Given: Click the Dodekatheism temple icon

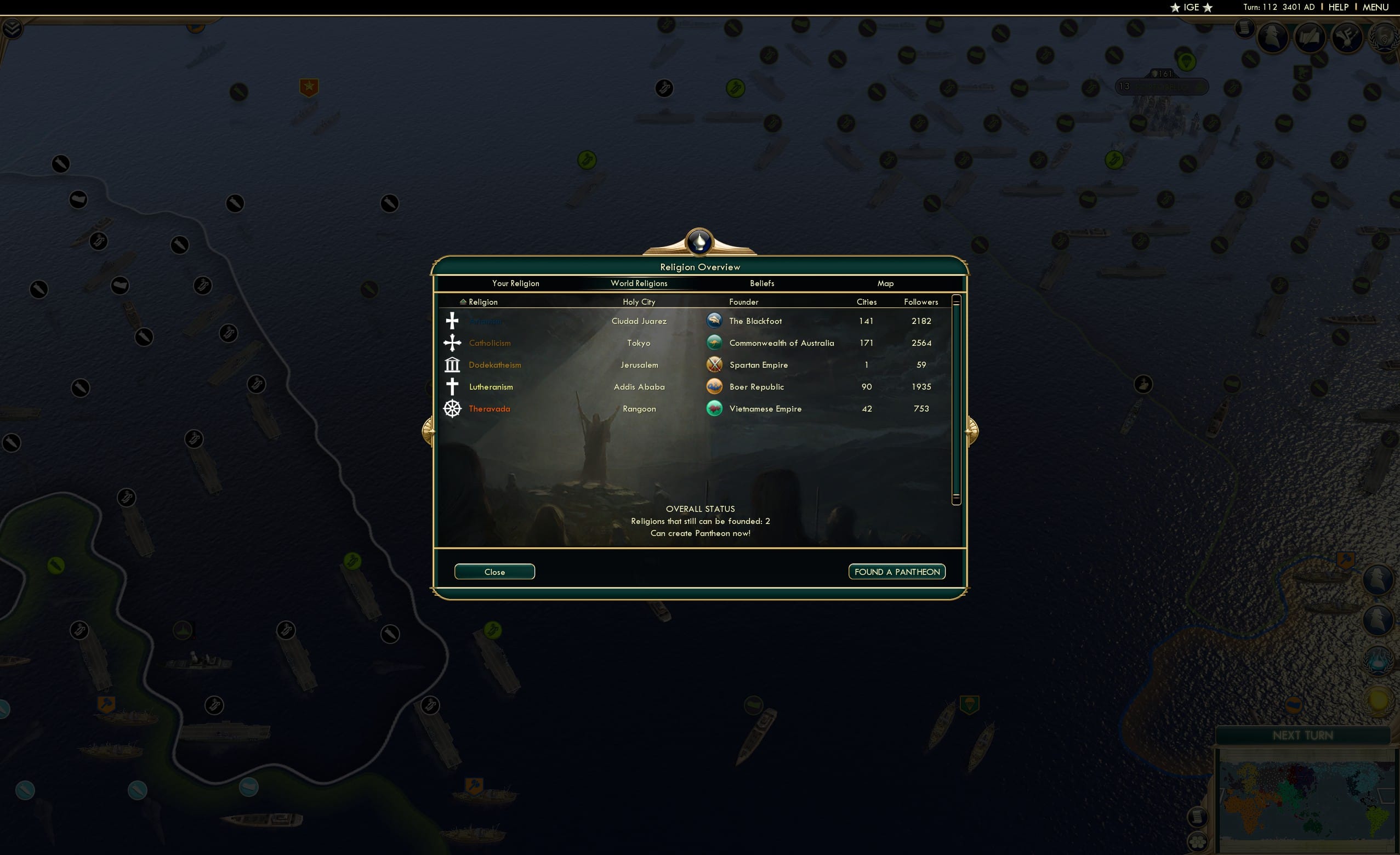Looking at the screenshot, I should 452,364.
